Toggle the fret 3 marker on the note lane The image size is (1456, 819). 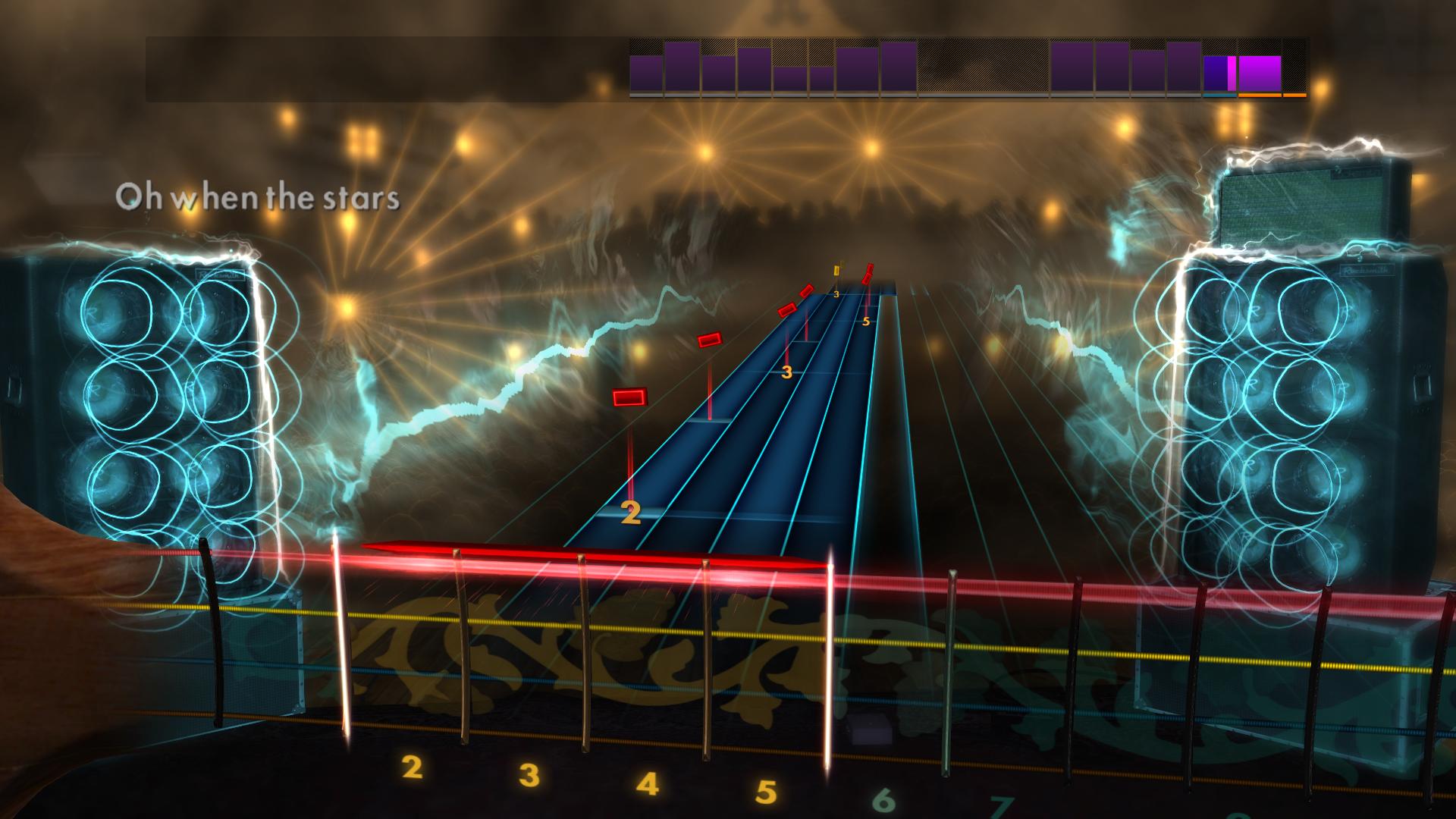[786, 372]
